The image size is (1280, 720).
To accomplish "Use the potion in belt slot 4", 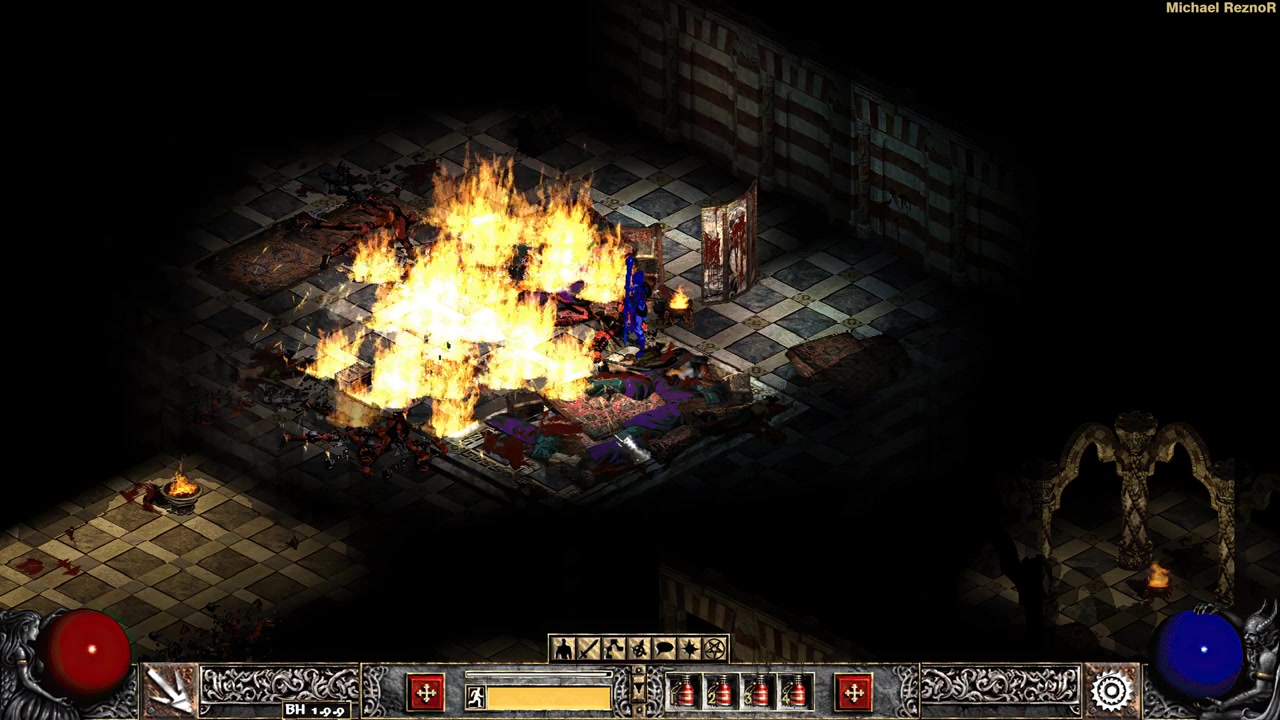I will click(x=796, y=692).
